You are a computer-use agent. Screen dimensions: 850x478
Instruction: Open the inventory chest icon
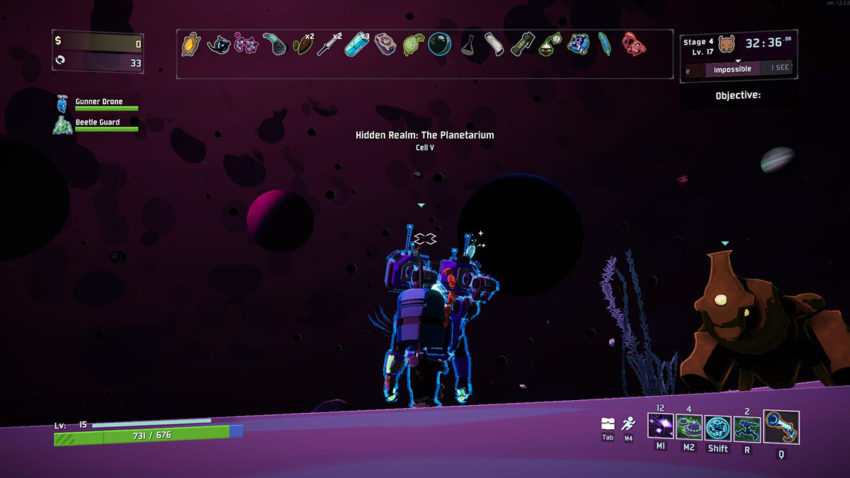[608, 424]
